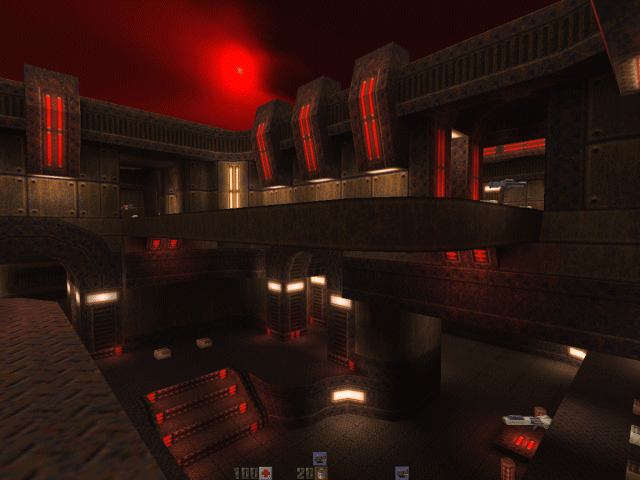Select the item icon beside the ammo icon
Viewport: 640px width, 480px height.
click(x=402, y=472)
